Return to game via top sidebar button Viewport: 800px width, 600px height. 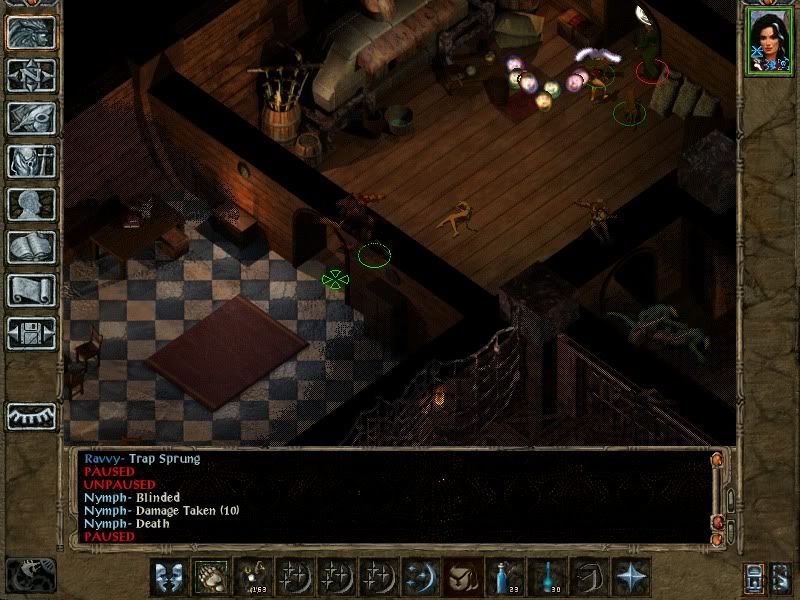pyautogui.click(x=31, y=32)
